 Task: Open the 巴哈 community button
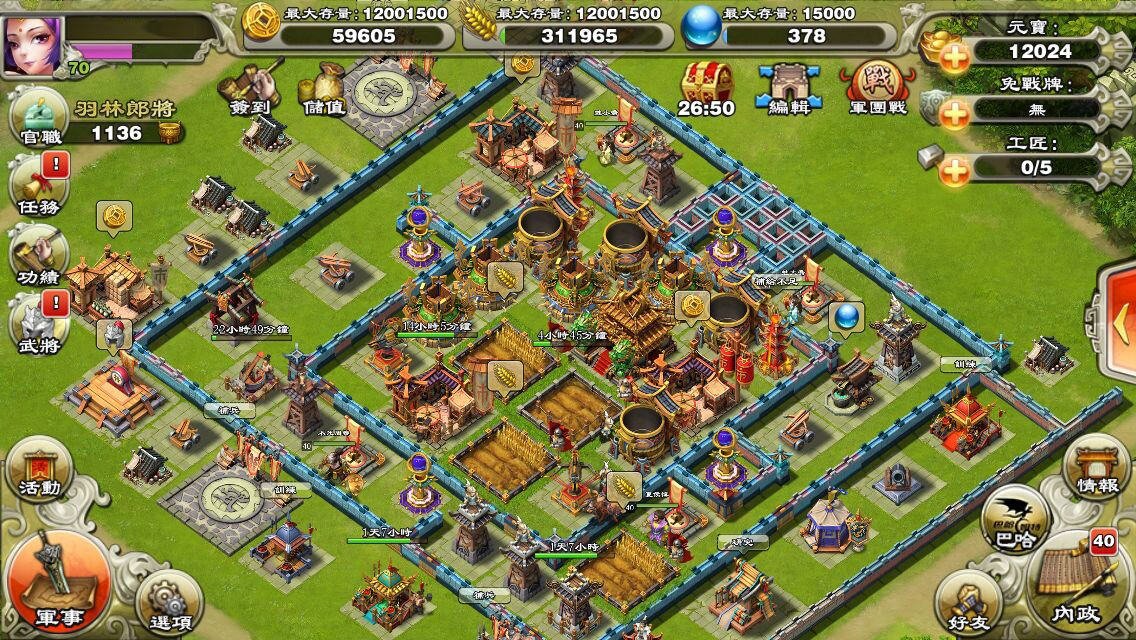click(x=1015, y=523)
